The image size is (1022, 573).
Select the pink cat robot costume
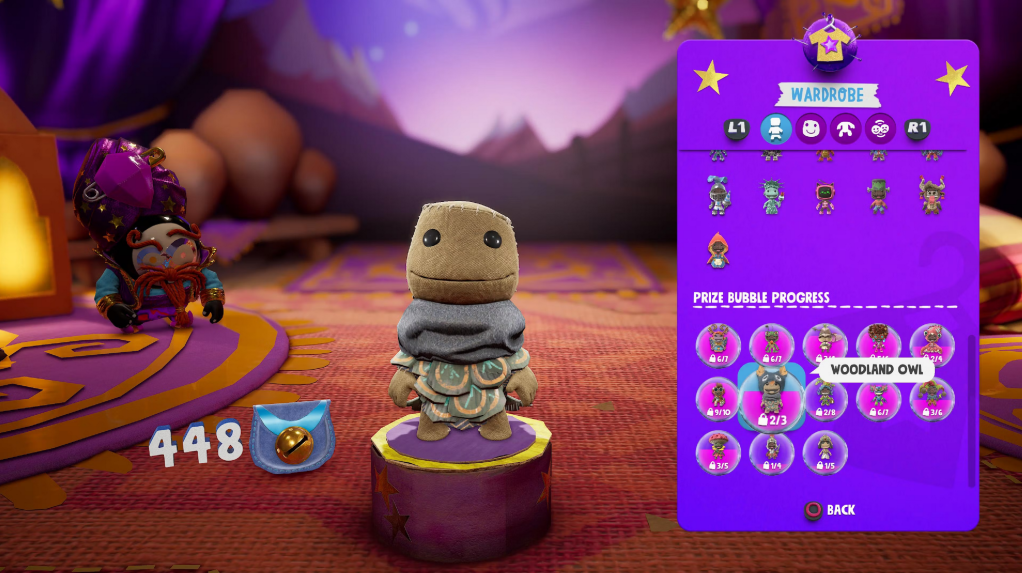click(824, 195)
